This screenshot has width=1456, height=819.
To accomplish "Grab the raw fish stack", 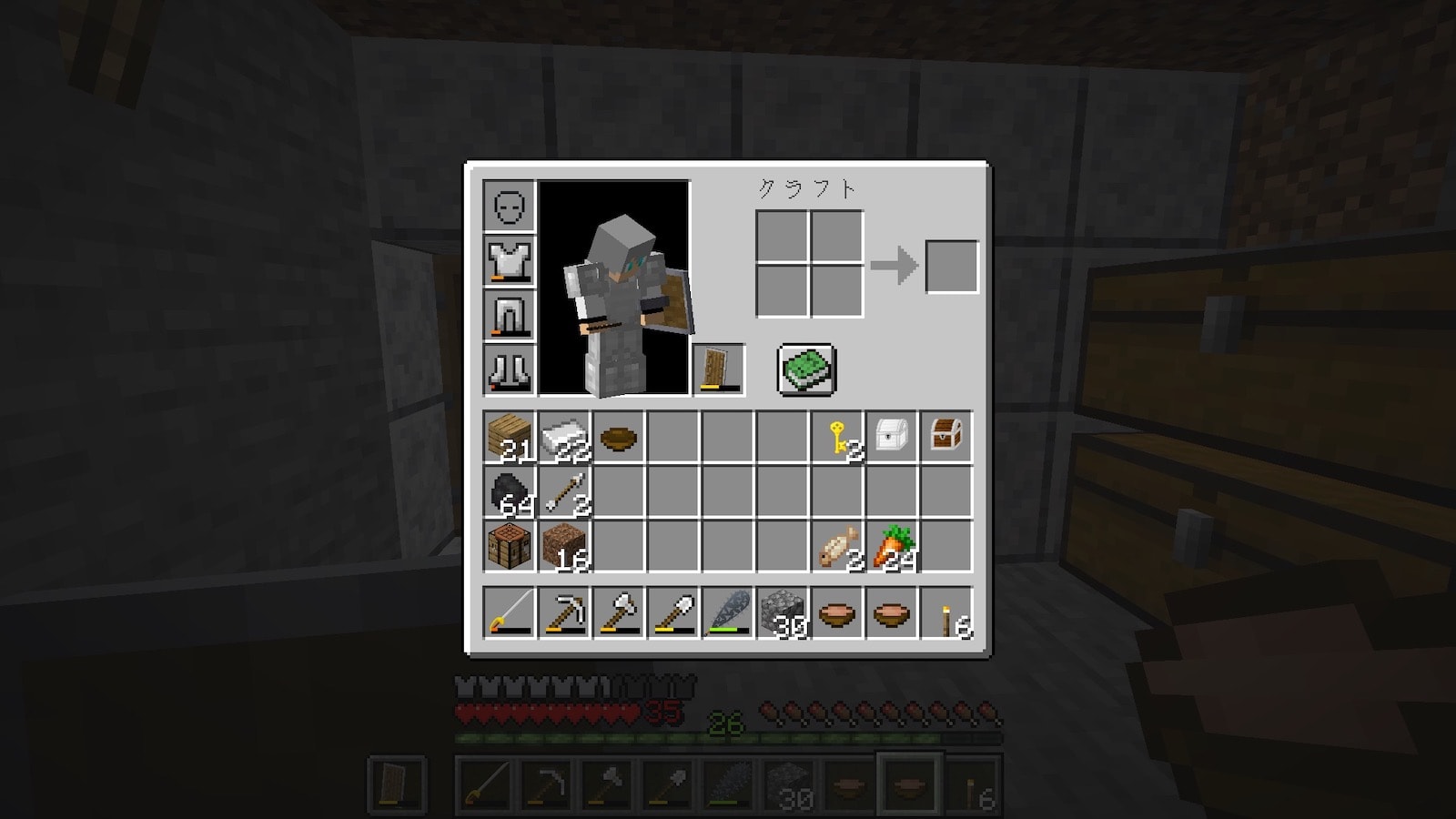I will [838, 547].
